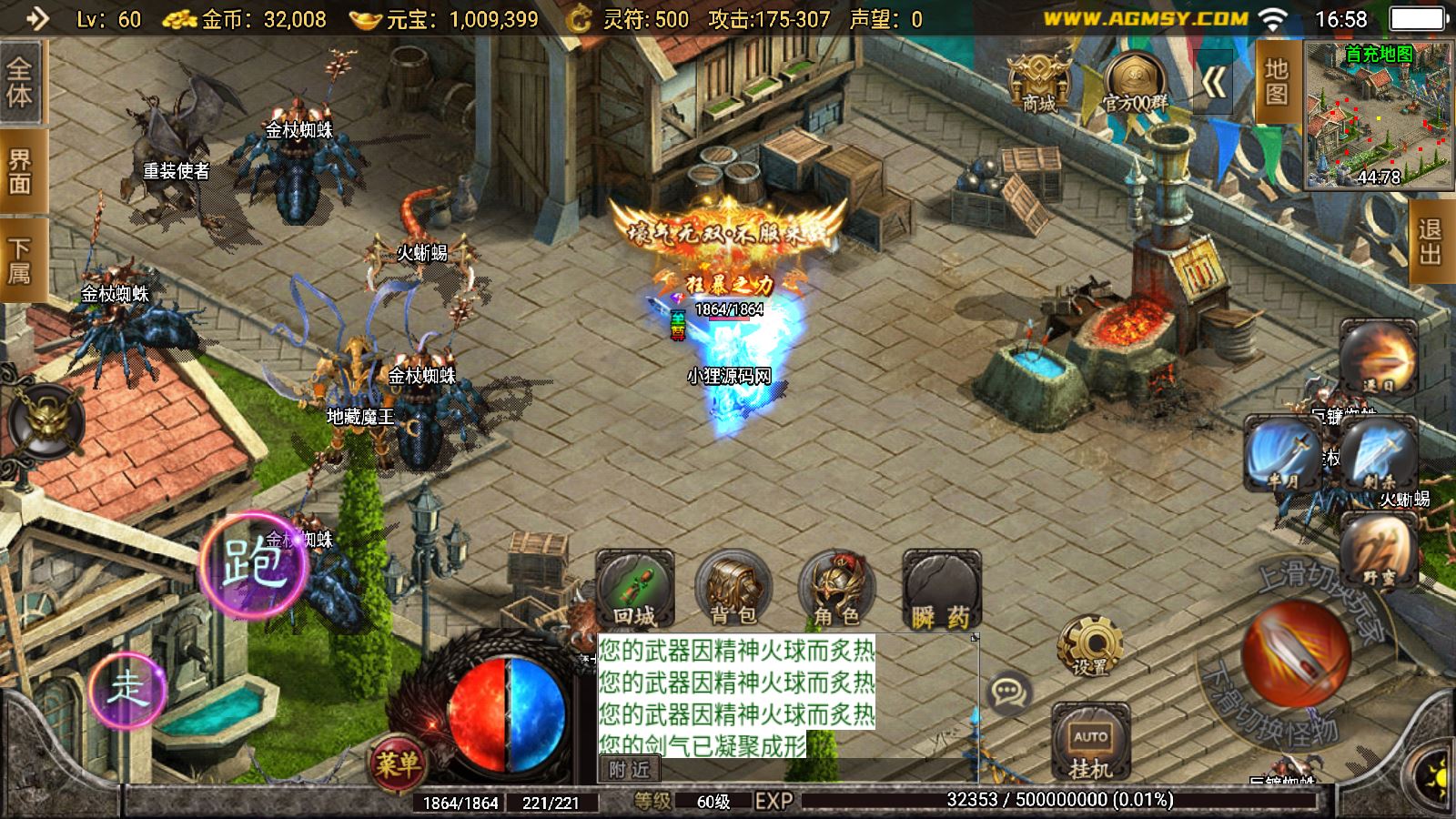
Task: Open the 官方QQ群 icon
Action: (1135, 82)
